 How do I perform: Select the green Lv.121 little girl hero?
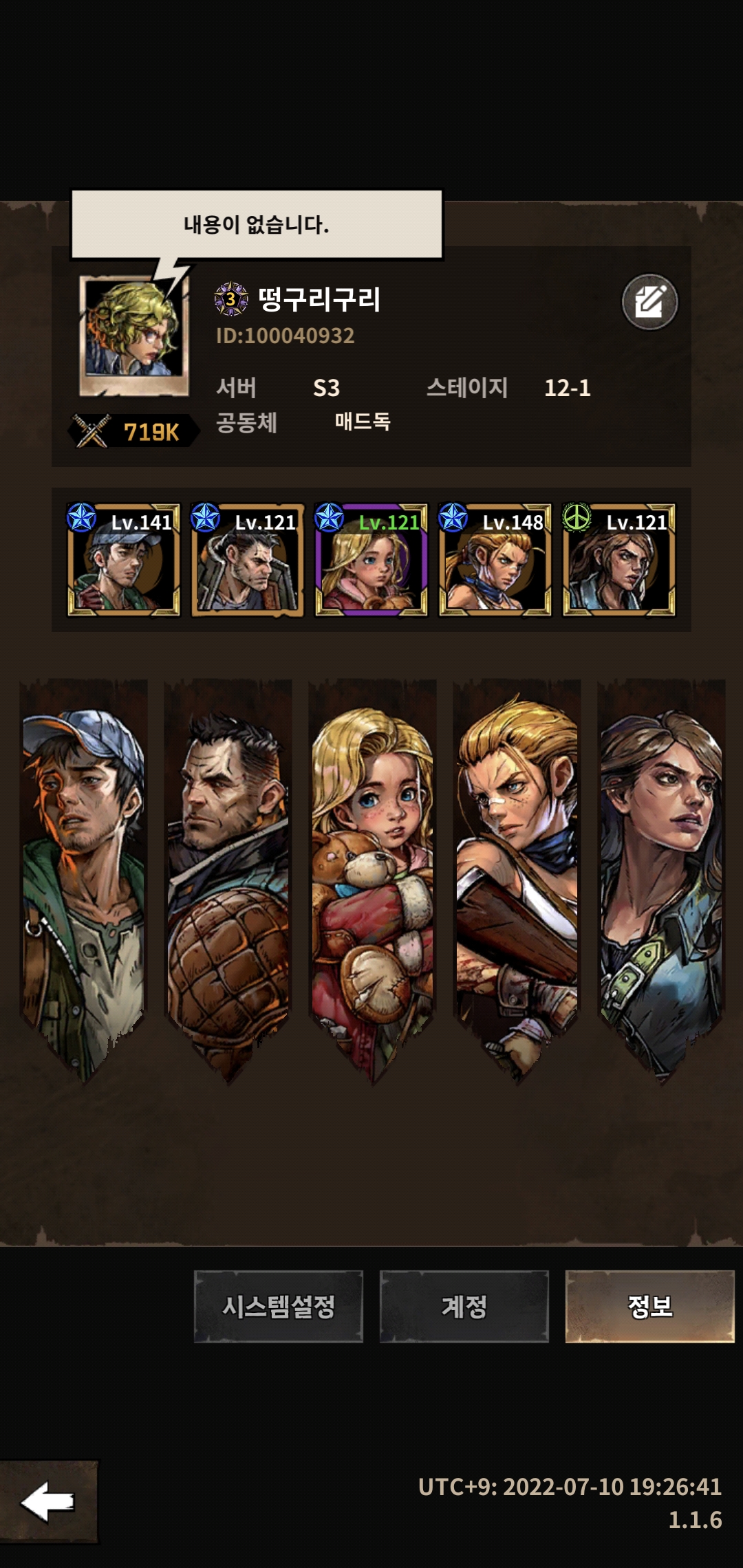(371, 560)
